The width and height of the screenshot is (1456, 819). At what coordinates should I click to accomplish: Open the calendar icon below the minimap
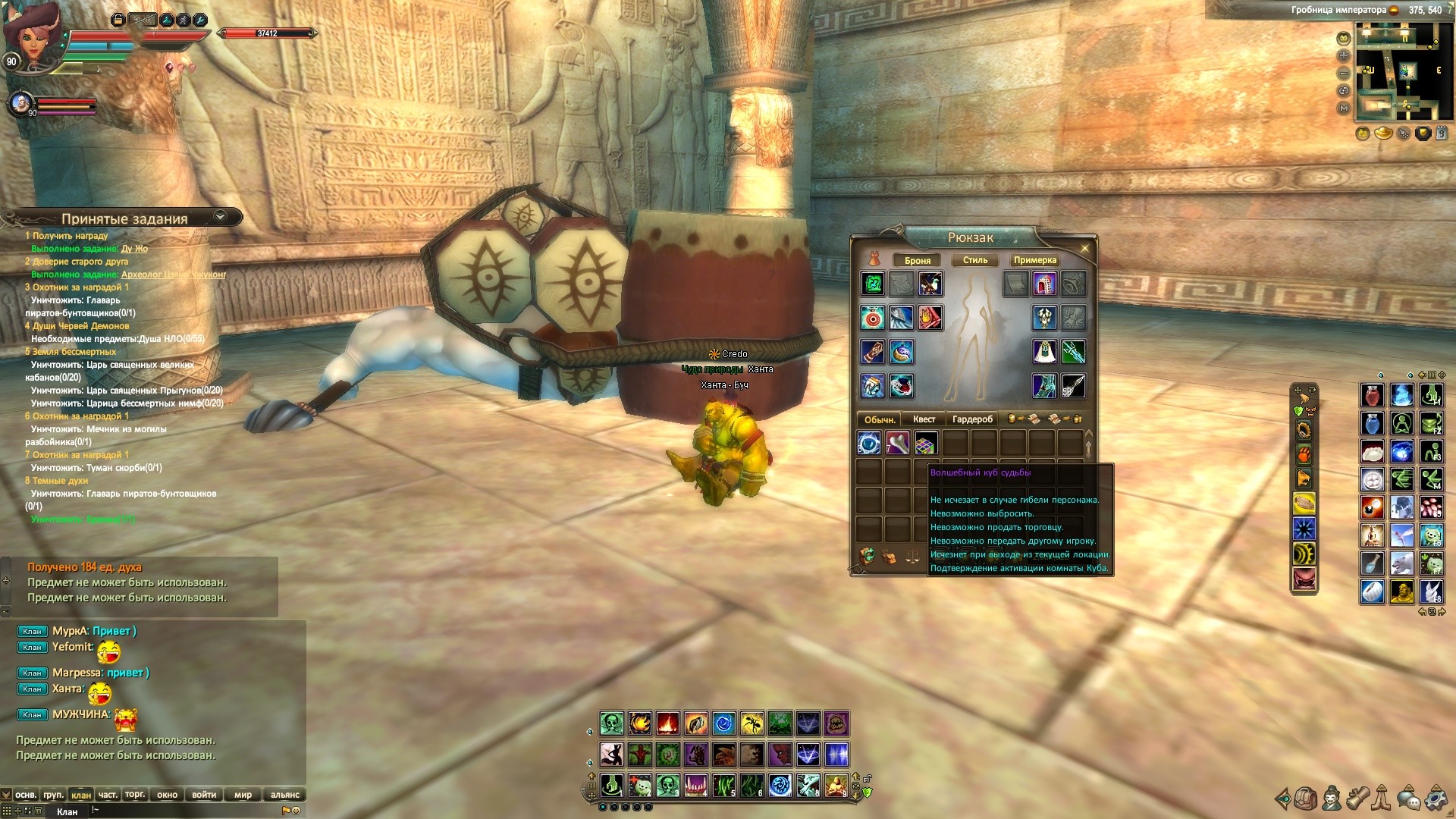[1442, 133]
